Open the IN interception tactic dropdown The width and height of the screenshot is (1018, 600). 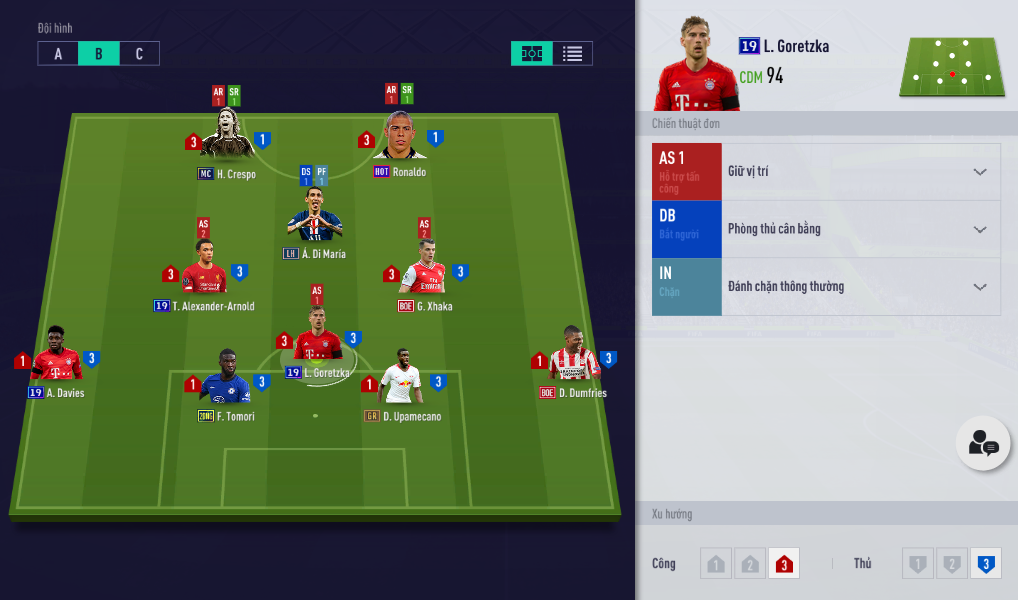(980, 287)
